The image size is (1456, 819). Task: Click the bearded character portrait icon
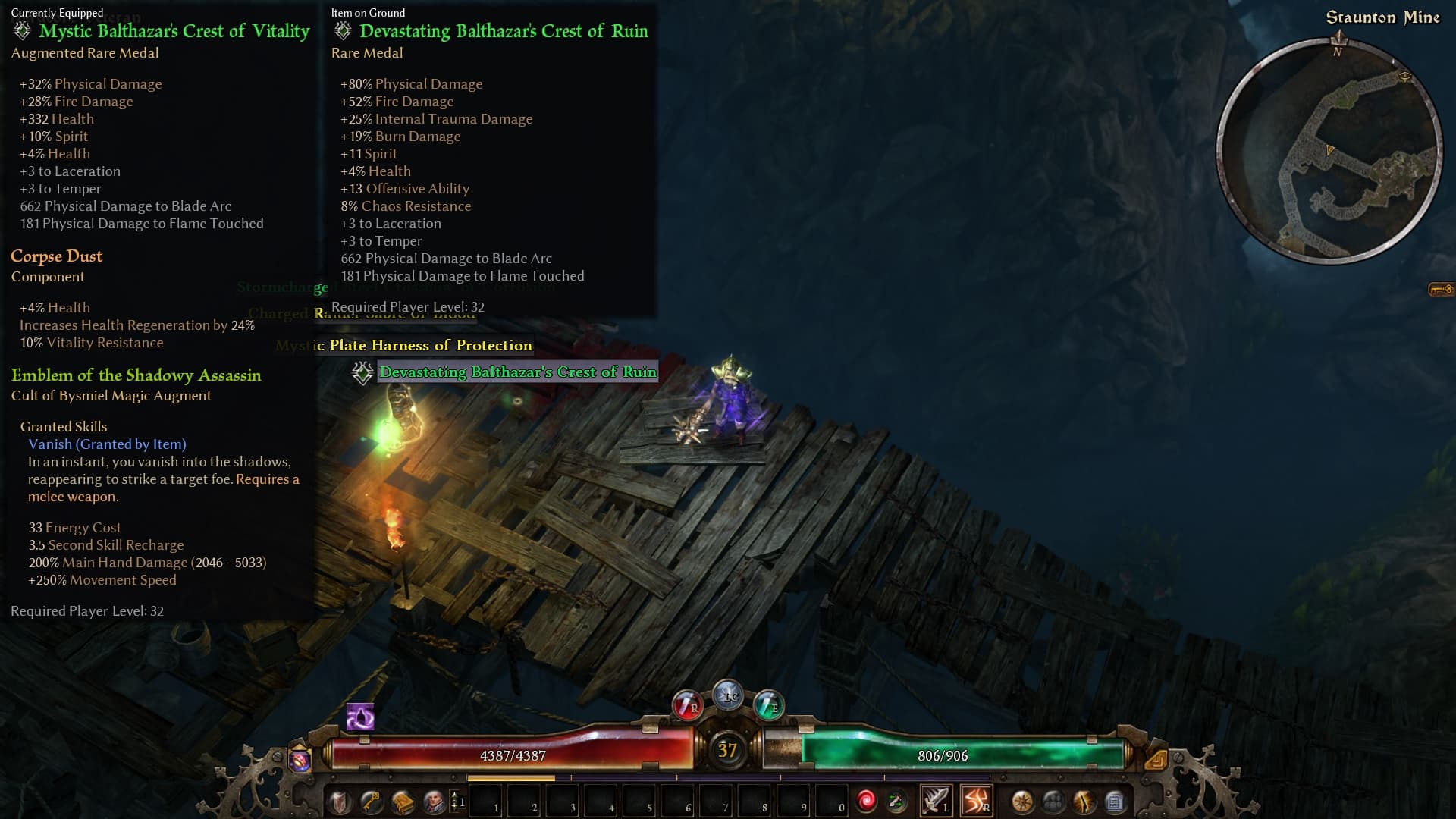point(434,801)
